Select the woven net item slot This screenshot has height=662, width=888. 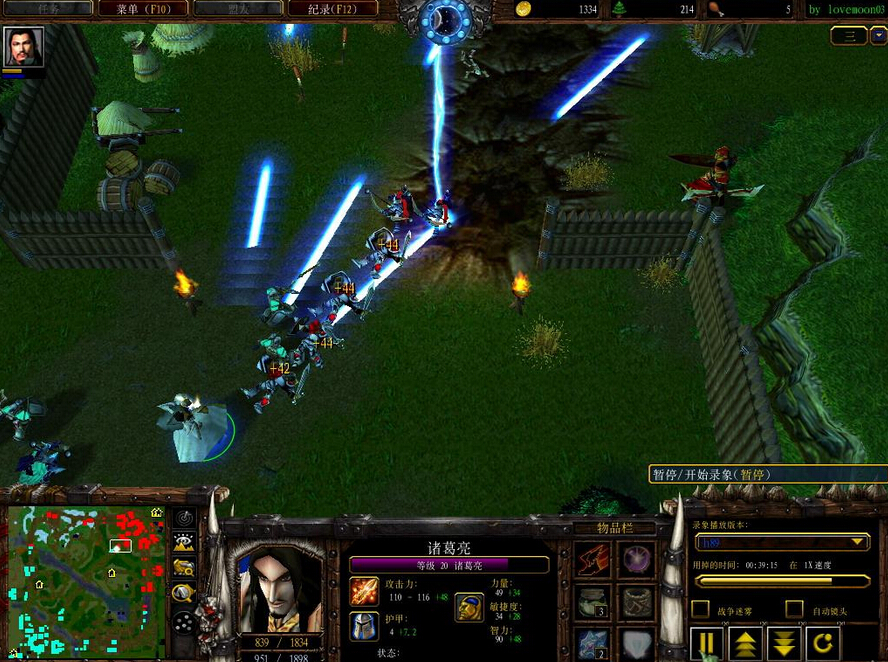(x=637, y=601)
